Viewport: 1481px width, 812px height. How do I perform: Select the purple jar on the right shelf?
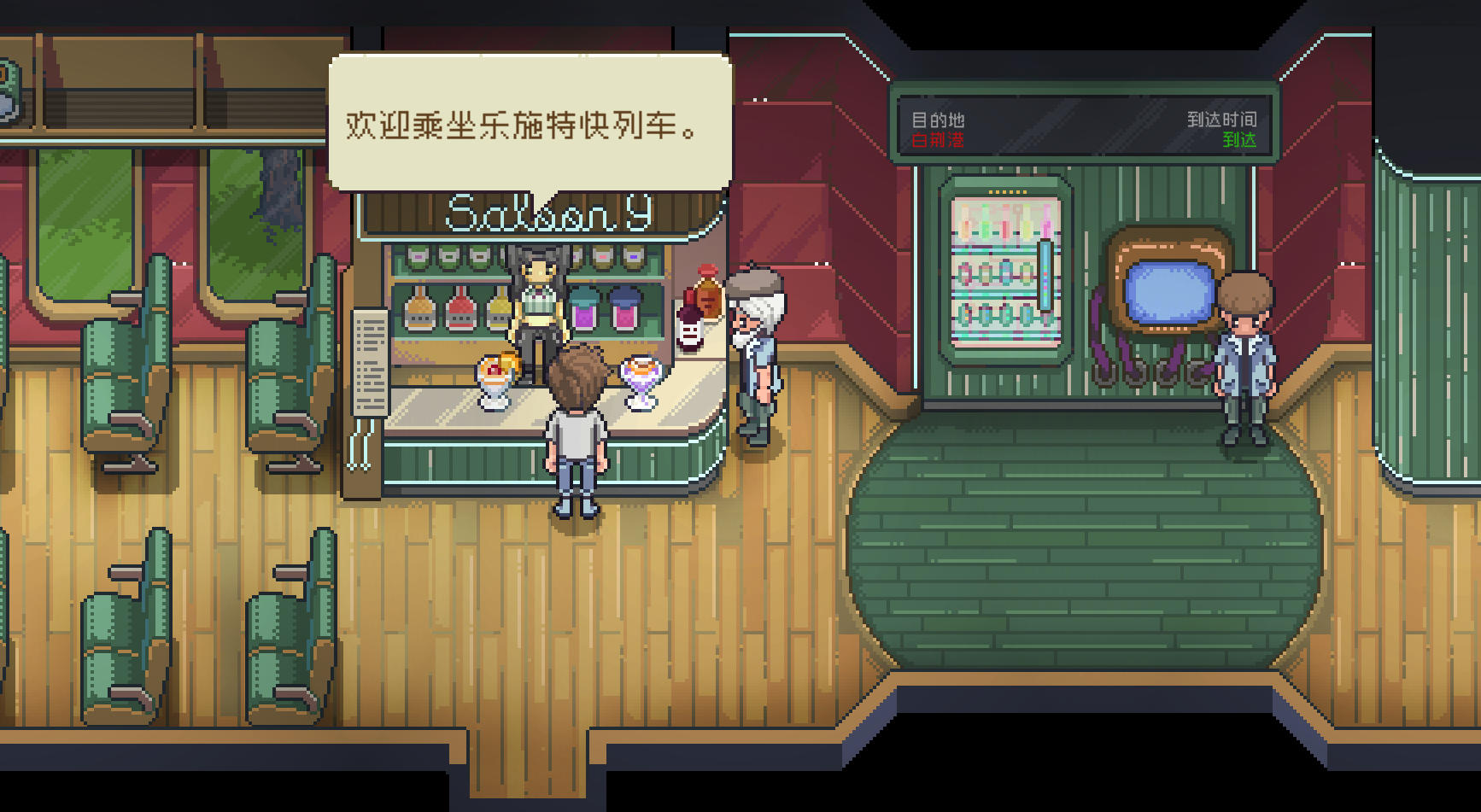click(583, 316)
